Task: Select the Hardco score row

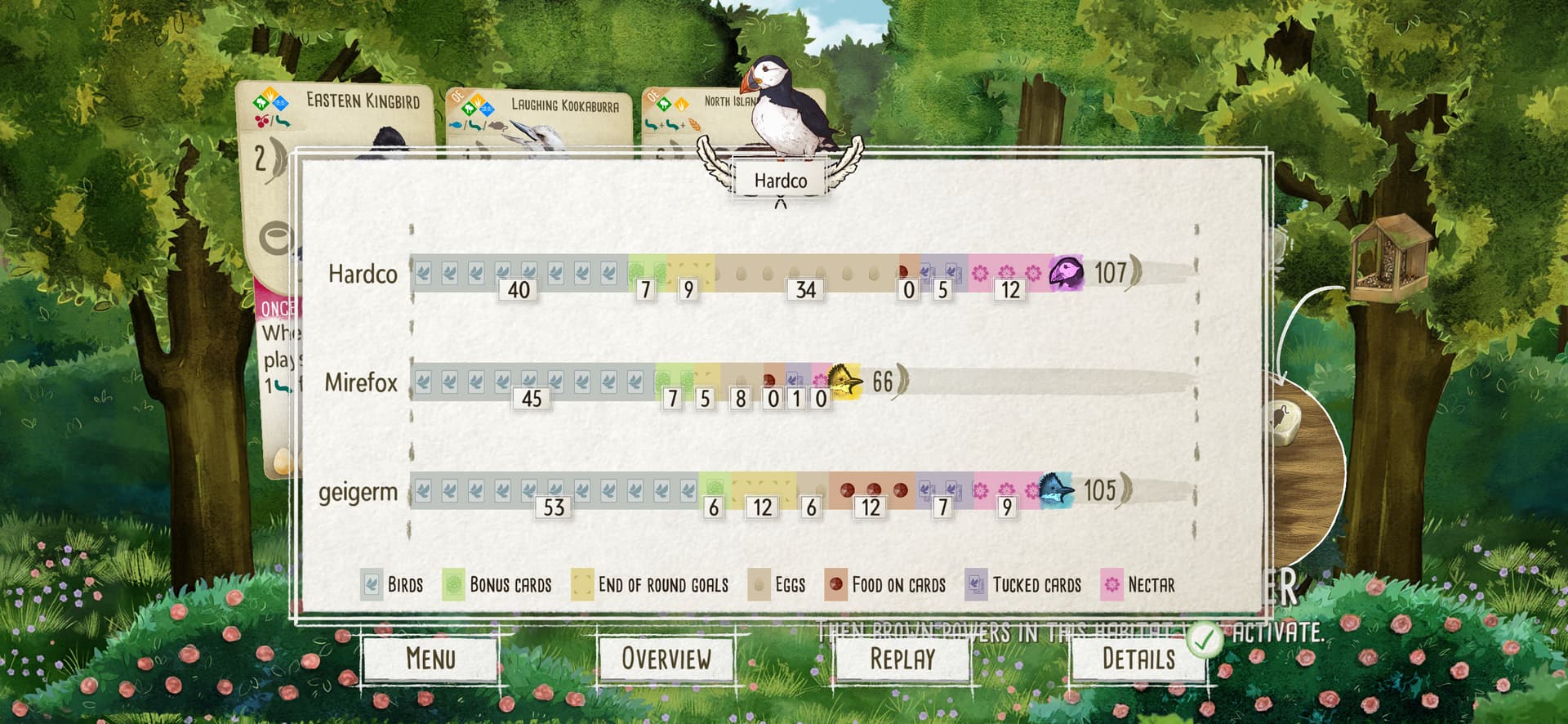Action: tap(363, 274)
